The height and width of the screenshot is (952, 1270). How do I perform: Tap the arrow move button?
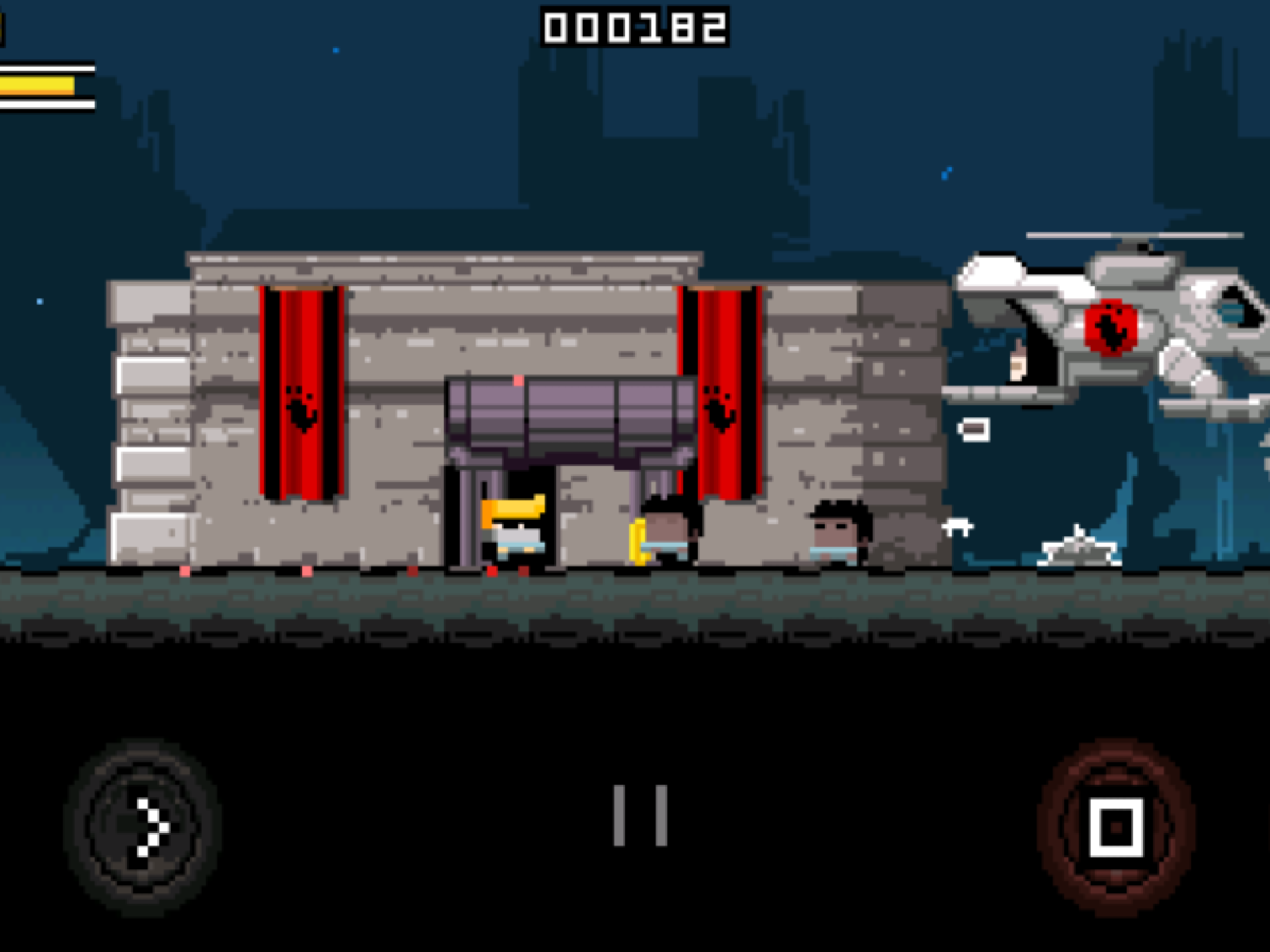click(x=143, y=827)
